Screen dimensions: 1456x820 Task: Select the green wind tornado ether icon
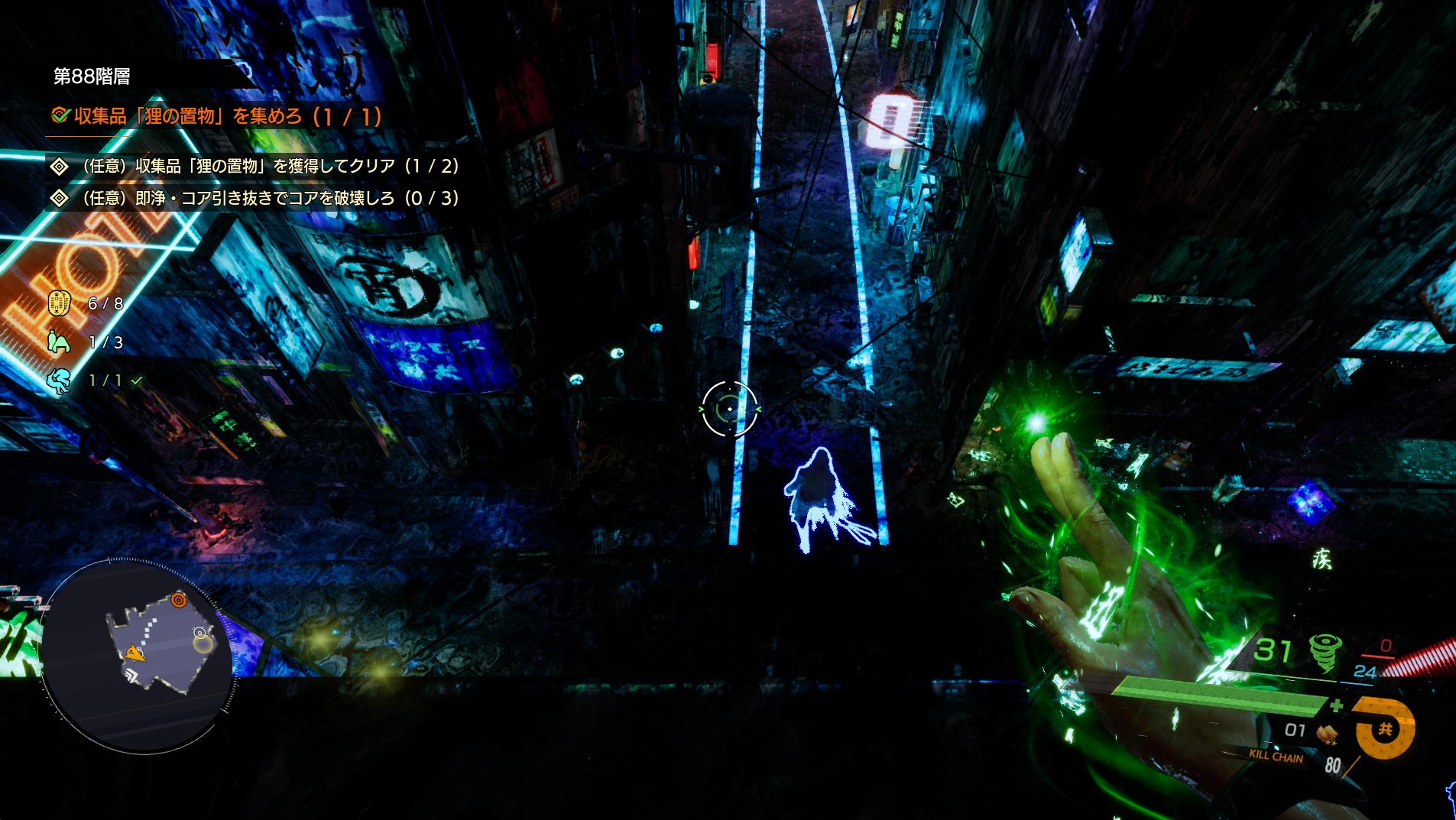coord(1324,652)
